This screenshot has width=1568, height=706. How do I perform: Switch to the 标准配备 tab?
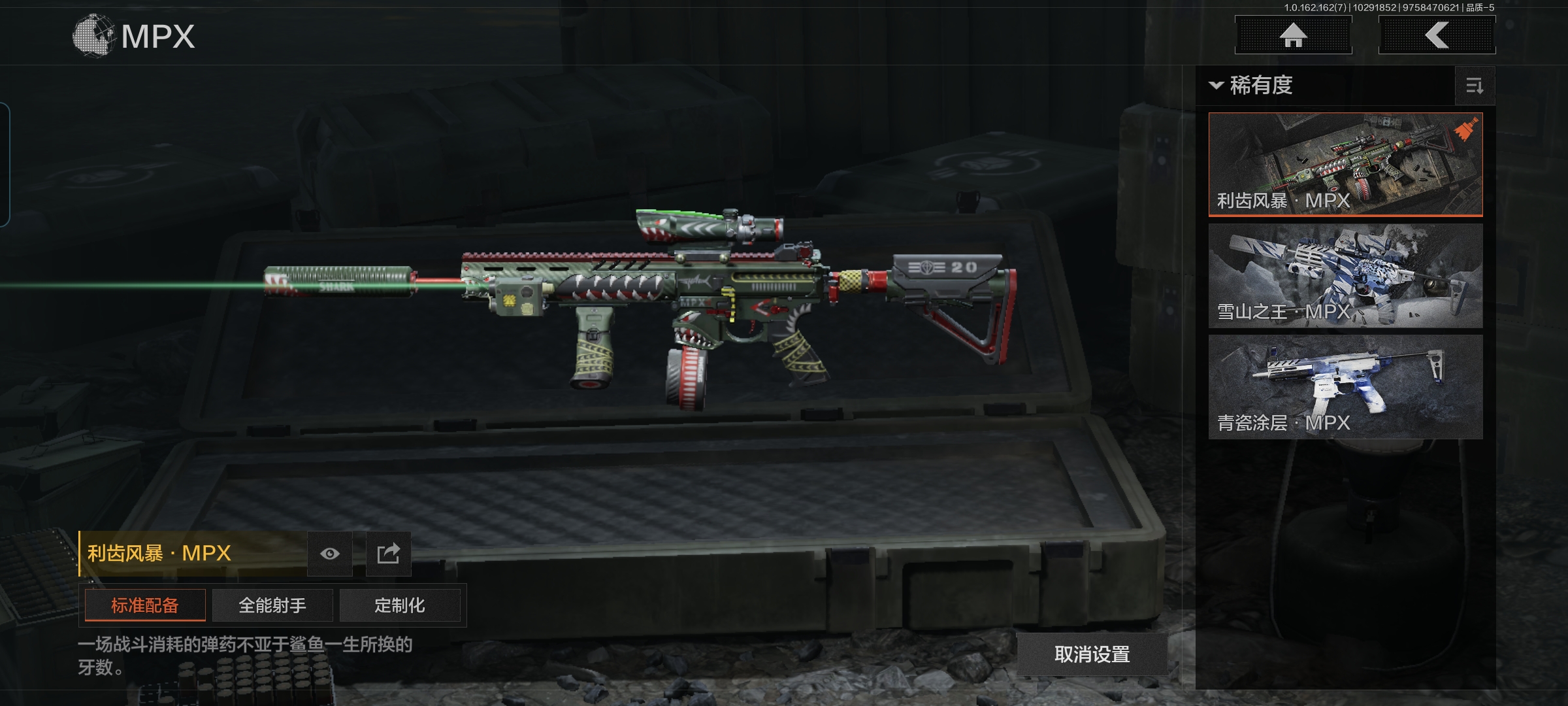[x=145, y=605]
